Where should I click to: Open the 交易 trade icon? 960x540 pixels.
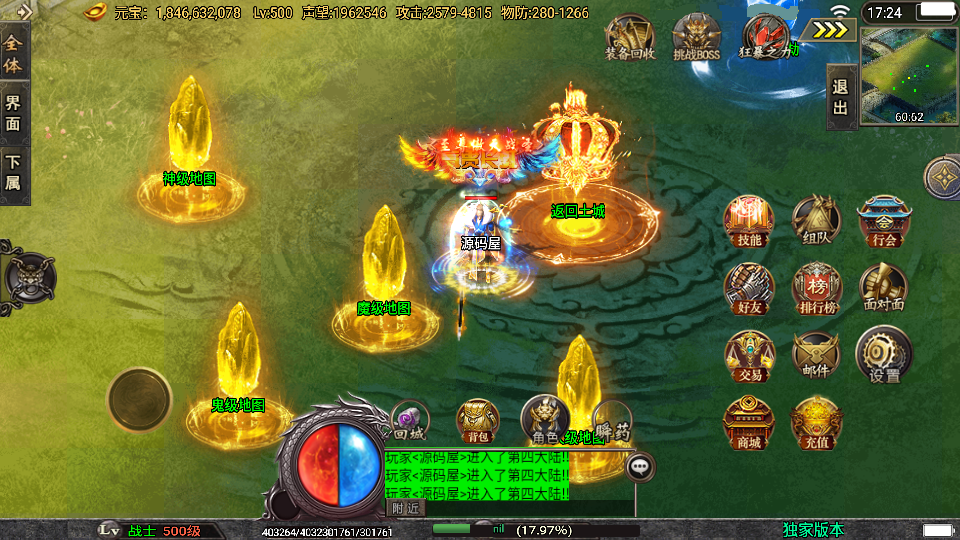coord(749,356)
